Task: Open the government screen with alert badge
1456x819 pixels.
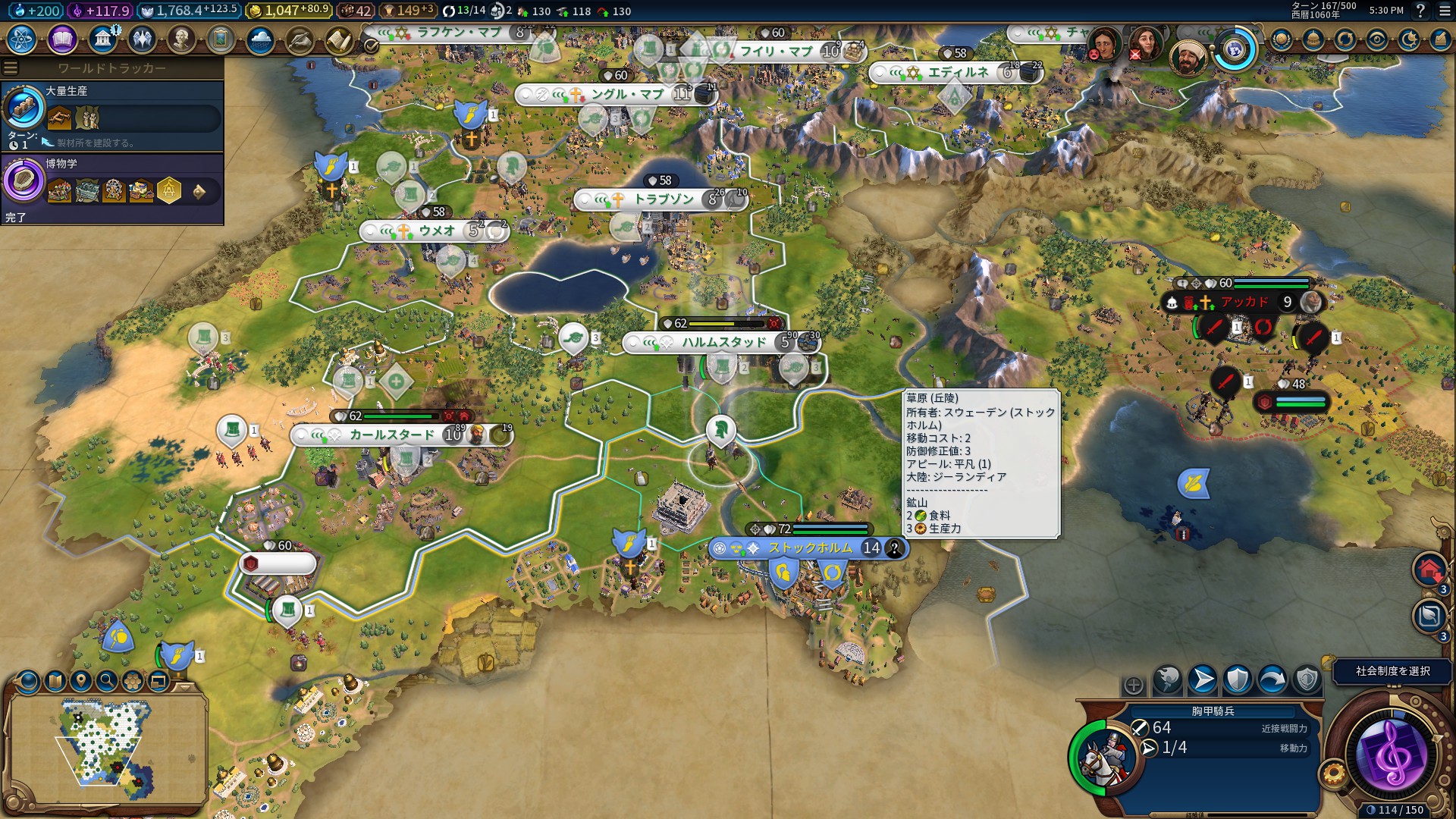Action: [102, 39]
